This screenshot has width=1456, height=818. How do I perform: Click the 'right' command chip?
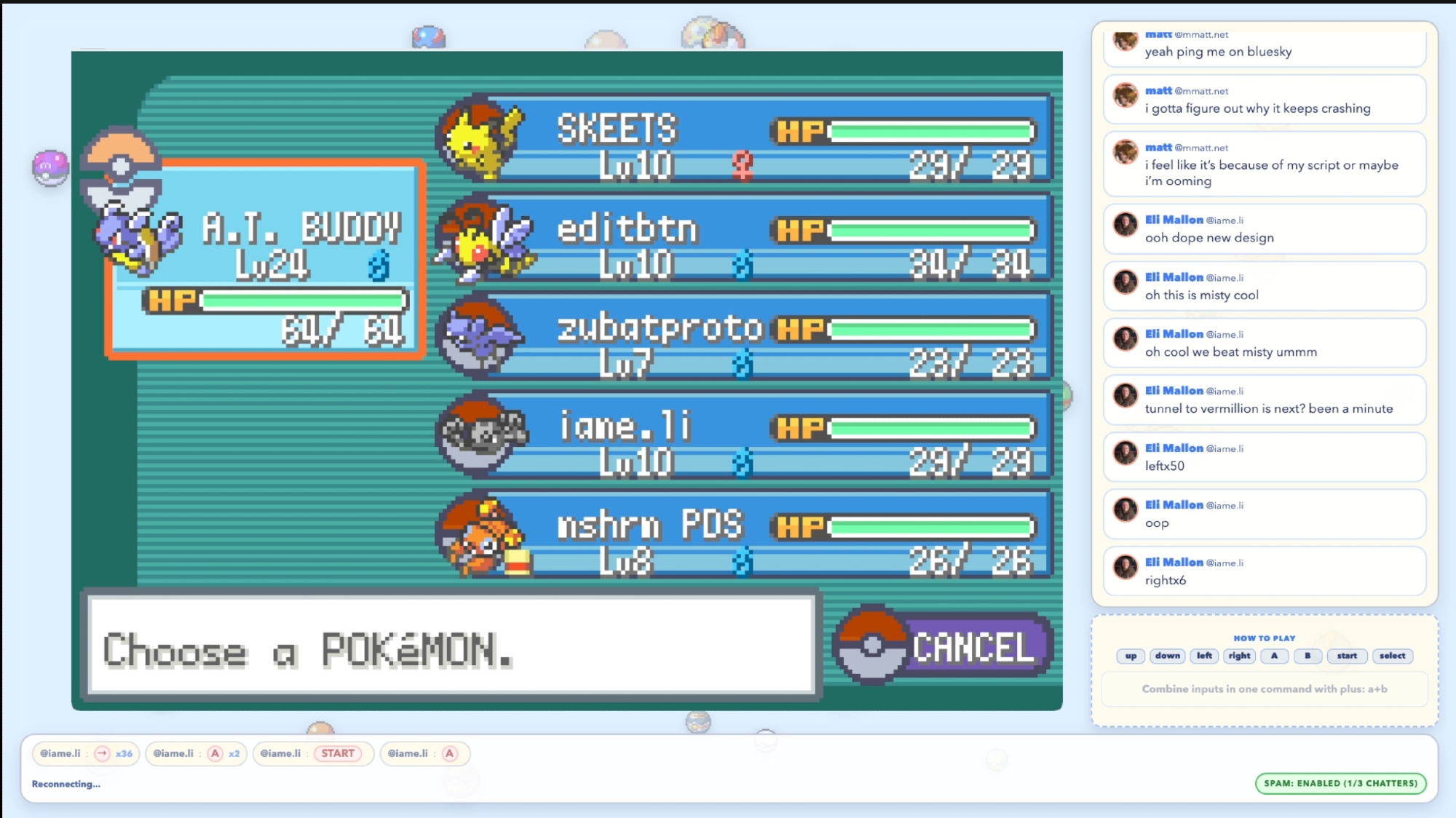point(1239,656)
